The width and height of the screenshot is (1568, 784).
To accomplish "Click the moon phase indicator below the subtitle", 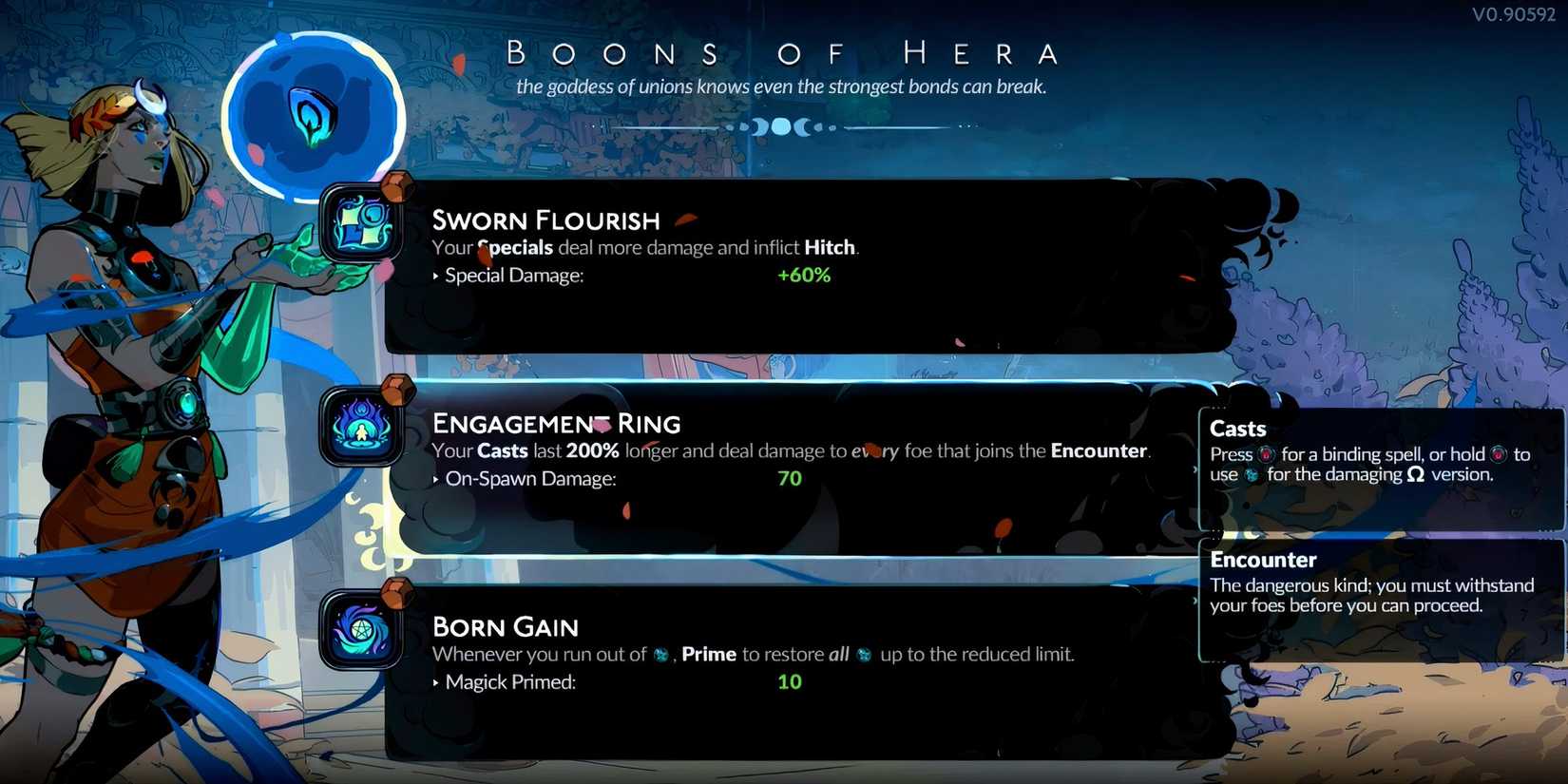I will [x=781, y=126].
